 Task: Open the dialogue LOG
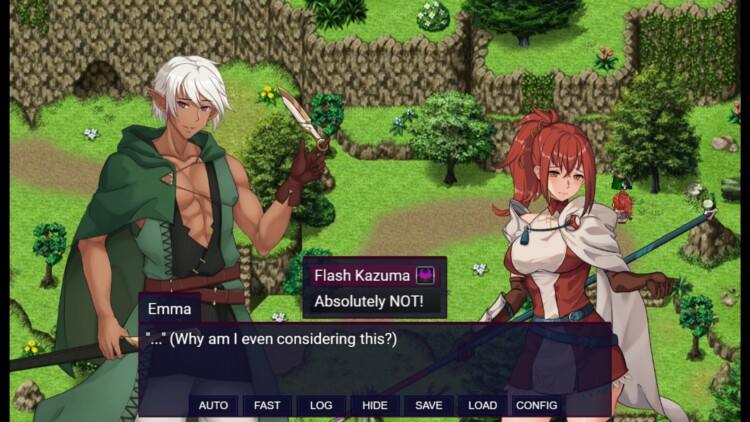[x=321, y=405]
